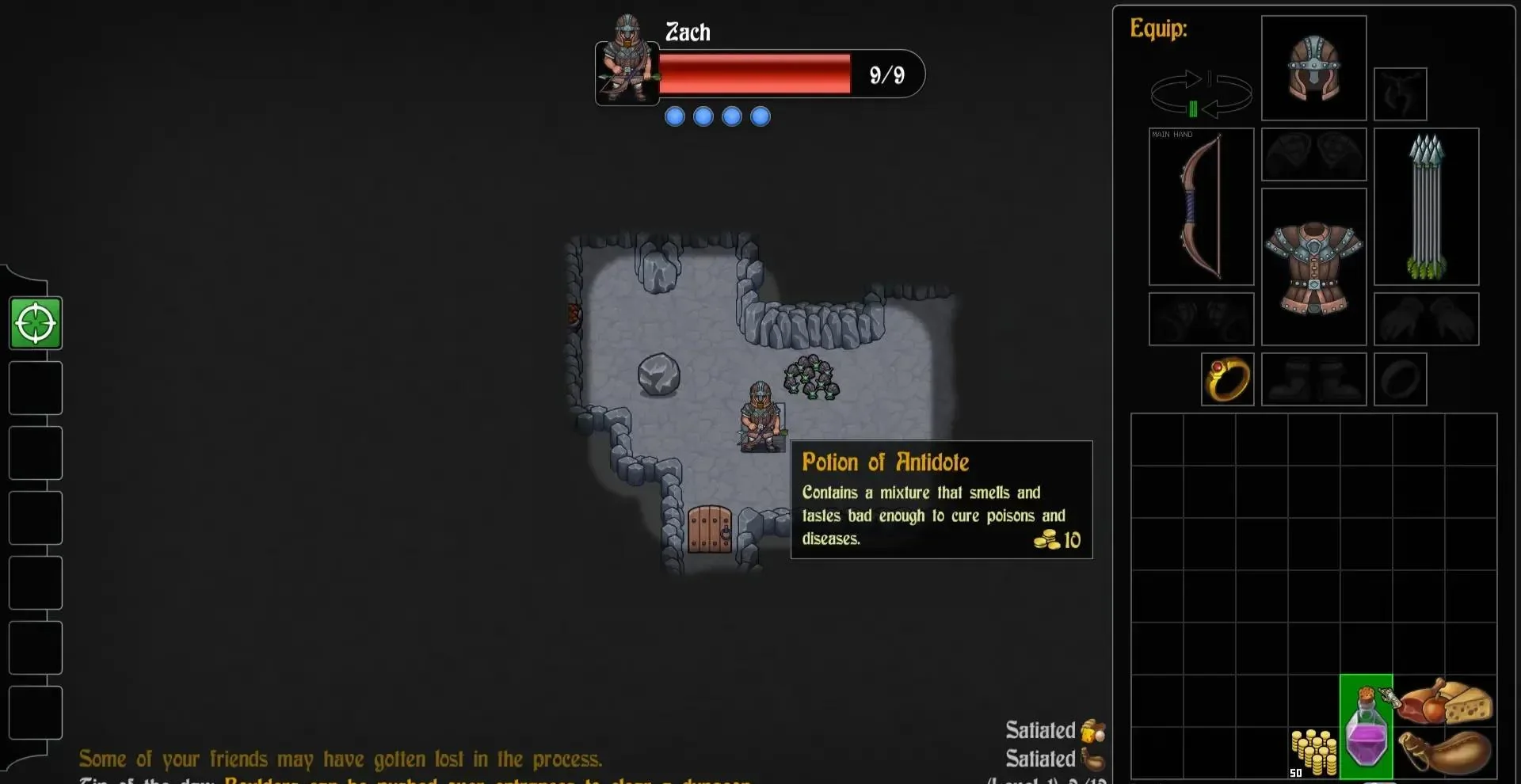
Task: Select the equipped bow in main hand slot
Action: (1201, 206)
